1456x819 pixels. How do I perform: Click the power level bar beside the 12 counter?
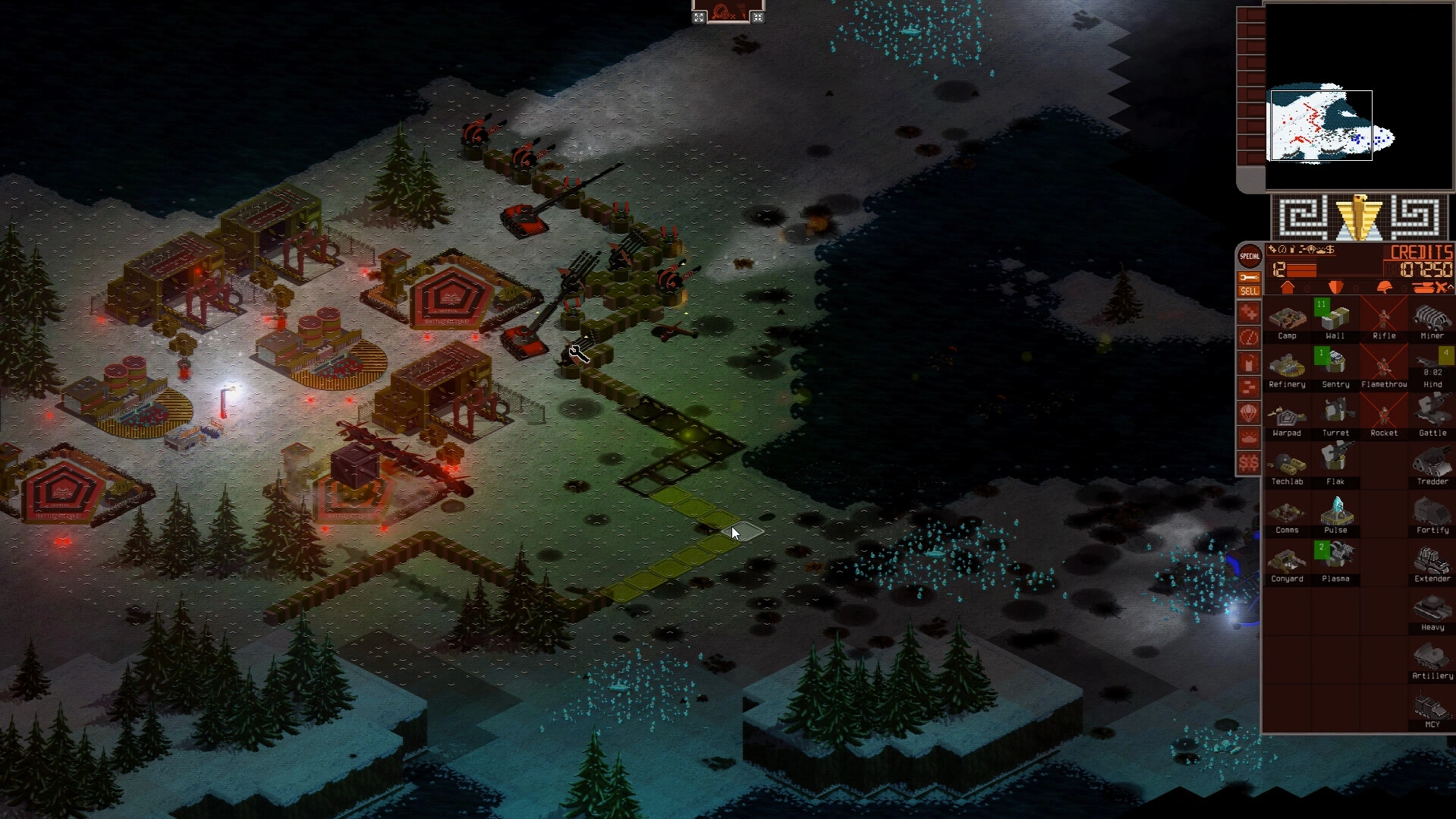(x=1302, y=270)
